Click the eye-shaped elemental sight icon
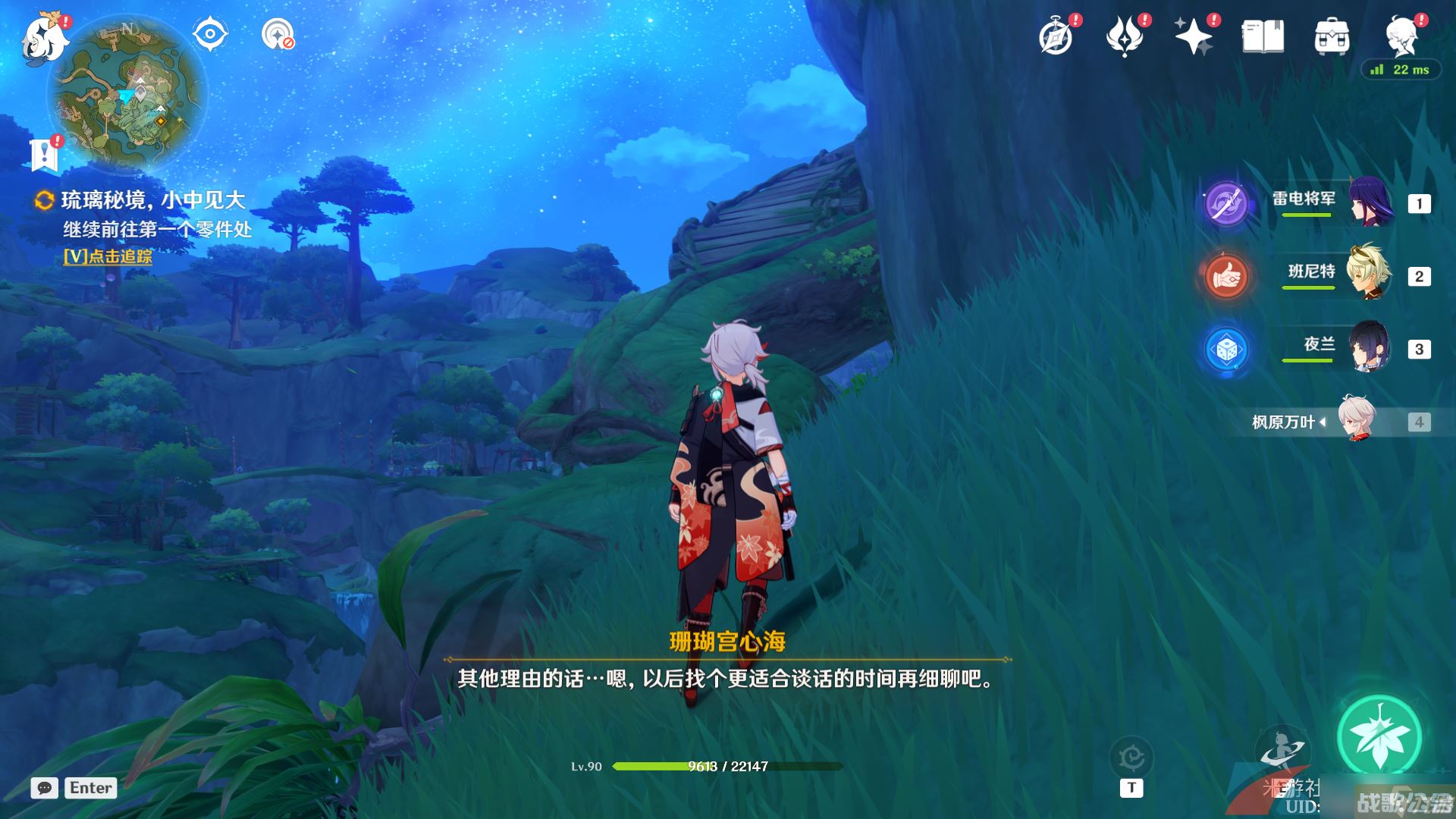Image resolution: width=1456 pixels, height=819 pixels. [210, 34]
